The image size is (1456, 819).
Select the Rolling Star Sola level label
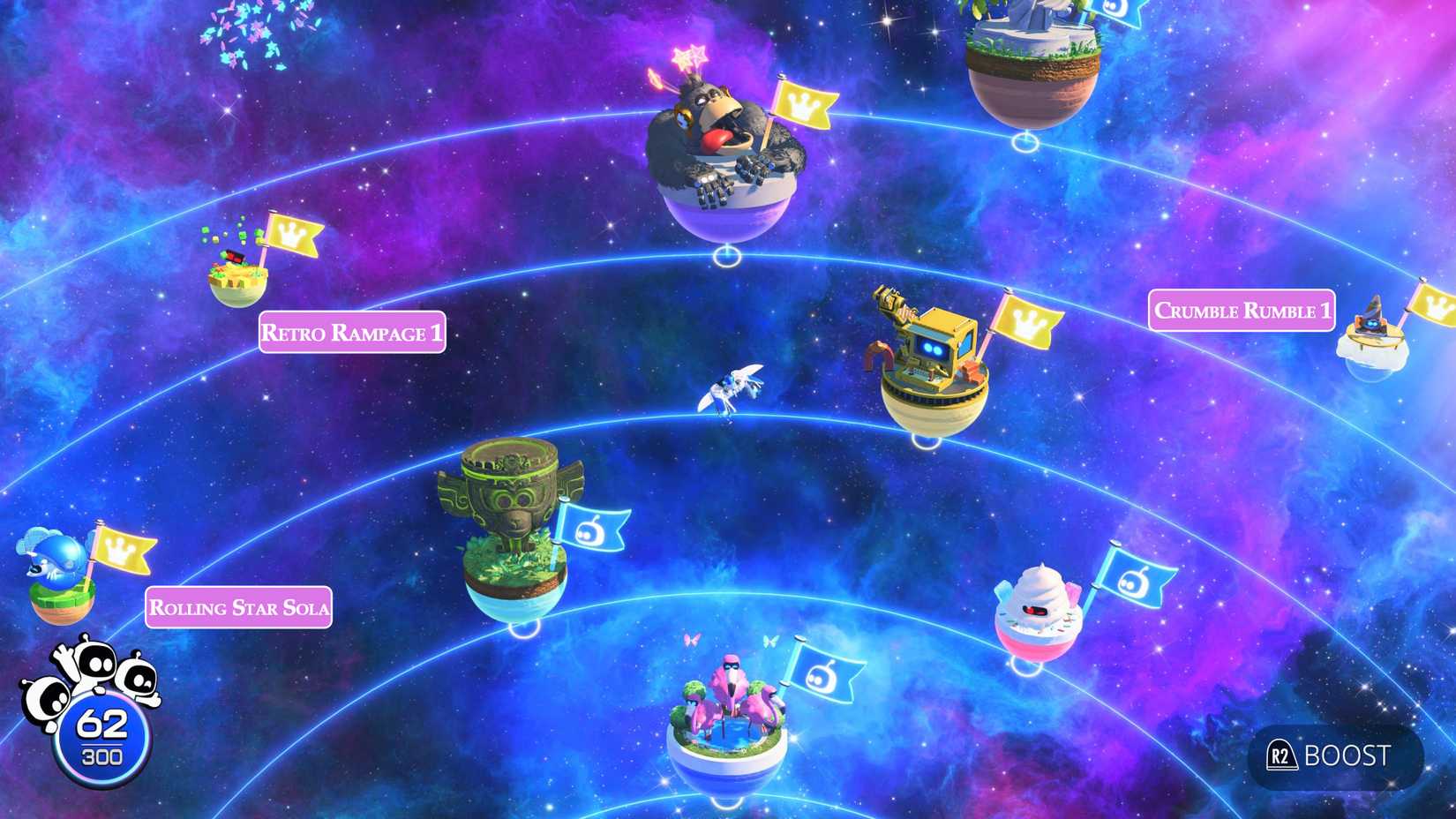click(x=239, y=608)
